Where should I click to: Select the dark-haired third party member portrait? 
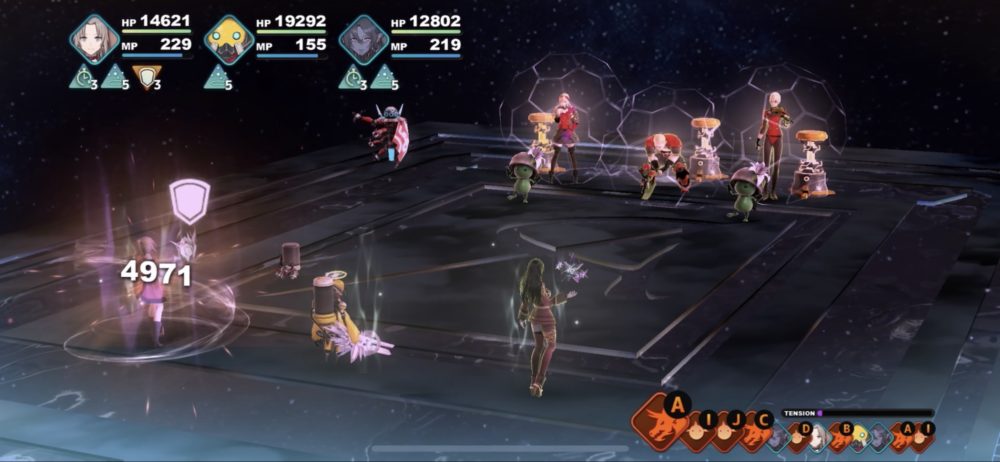point(363,39)
